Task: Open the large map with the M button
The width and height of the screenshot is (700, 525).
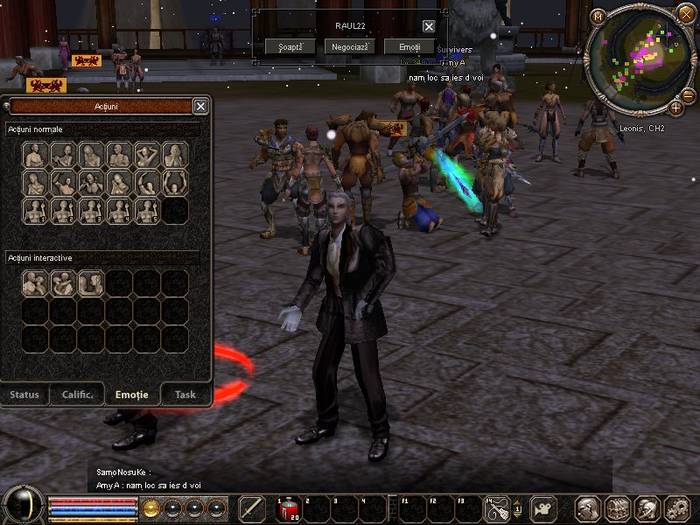Action: [x=598, y=16]
